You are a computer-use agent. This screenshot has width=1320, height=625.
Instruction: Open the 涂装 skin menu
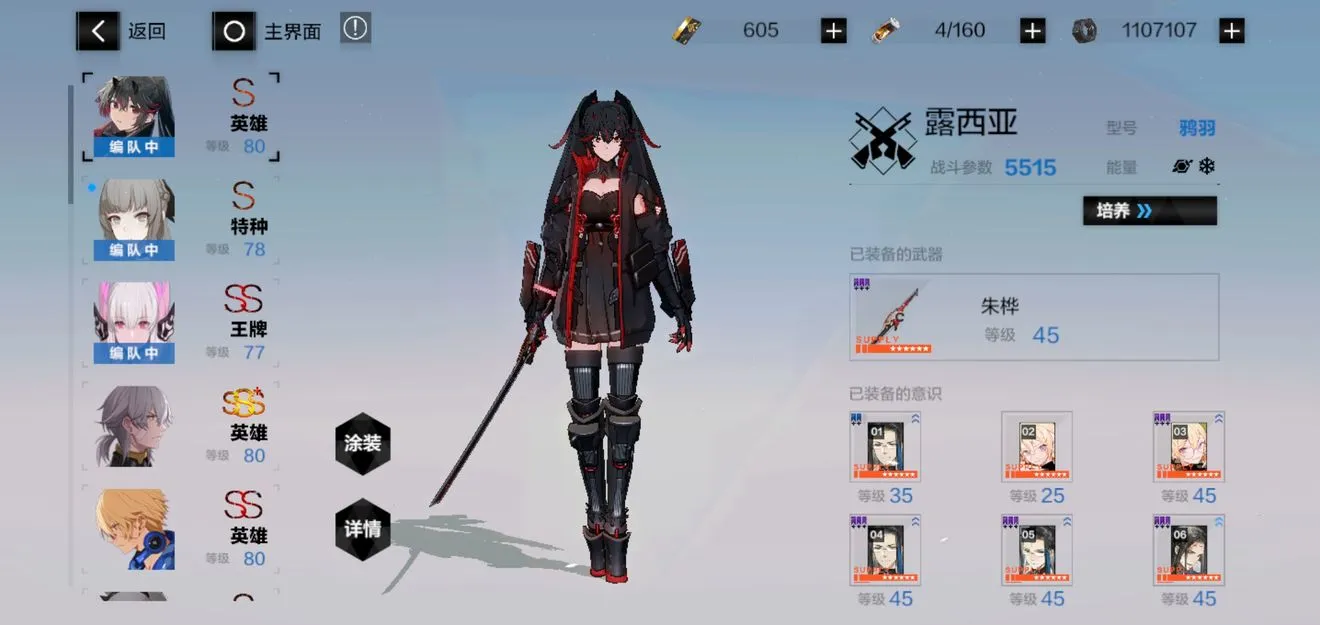362,443
